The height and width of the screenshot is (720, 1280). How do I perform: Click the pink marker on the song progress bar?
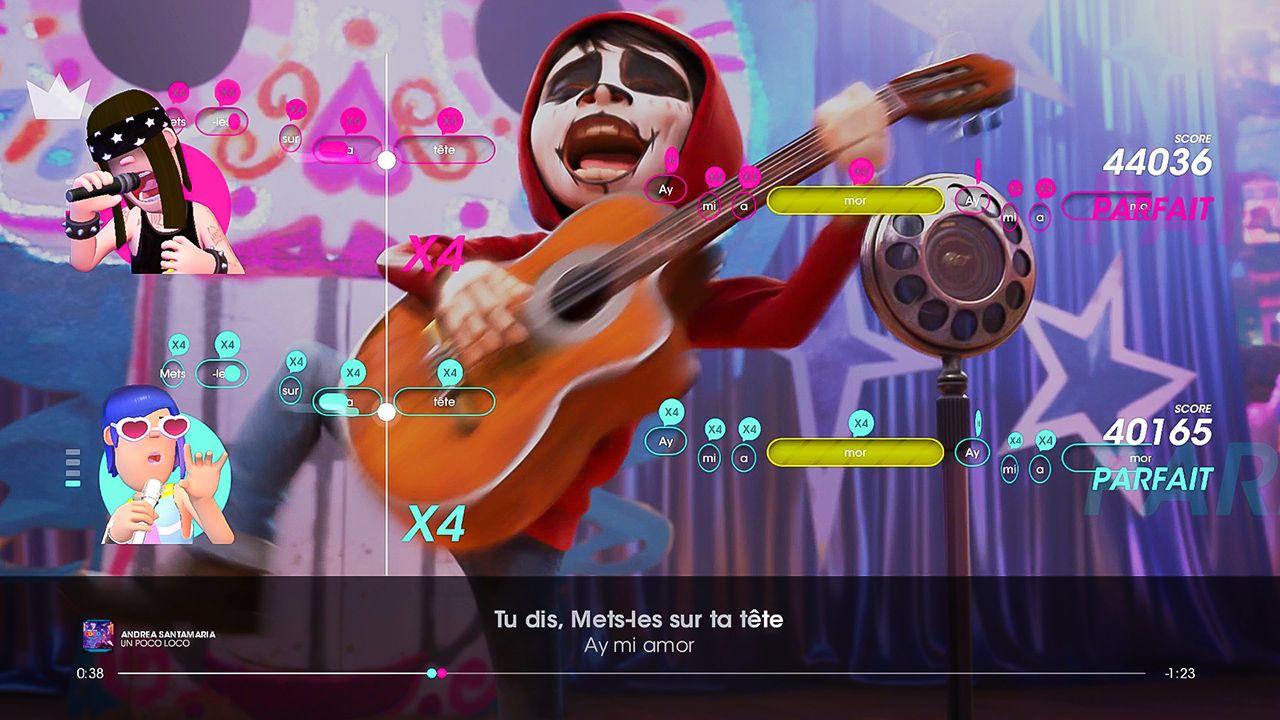444,673
